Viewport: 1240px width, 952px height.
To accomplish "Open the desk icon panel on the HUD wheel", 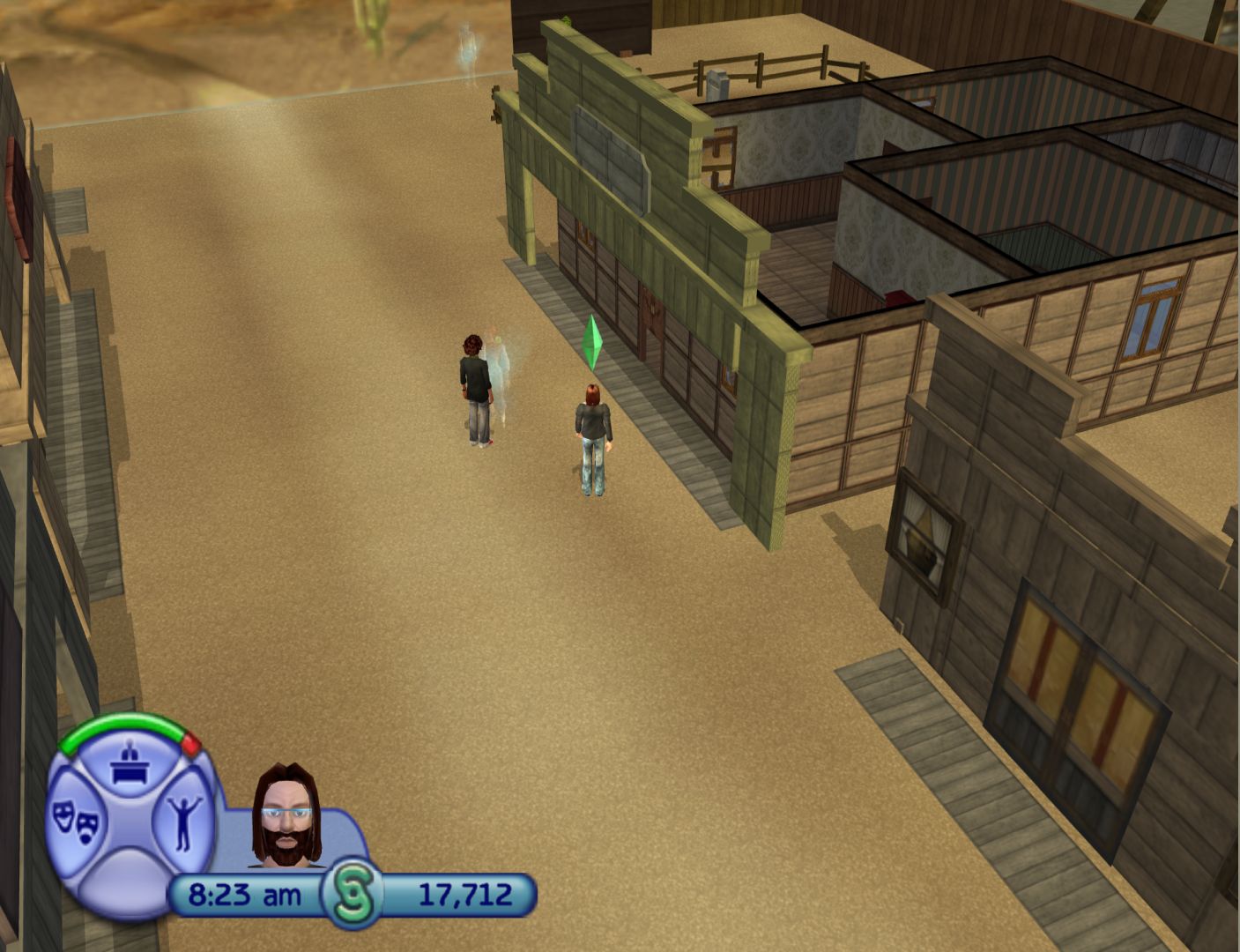I will [130, 763].
